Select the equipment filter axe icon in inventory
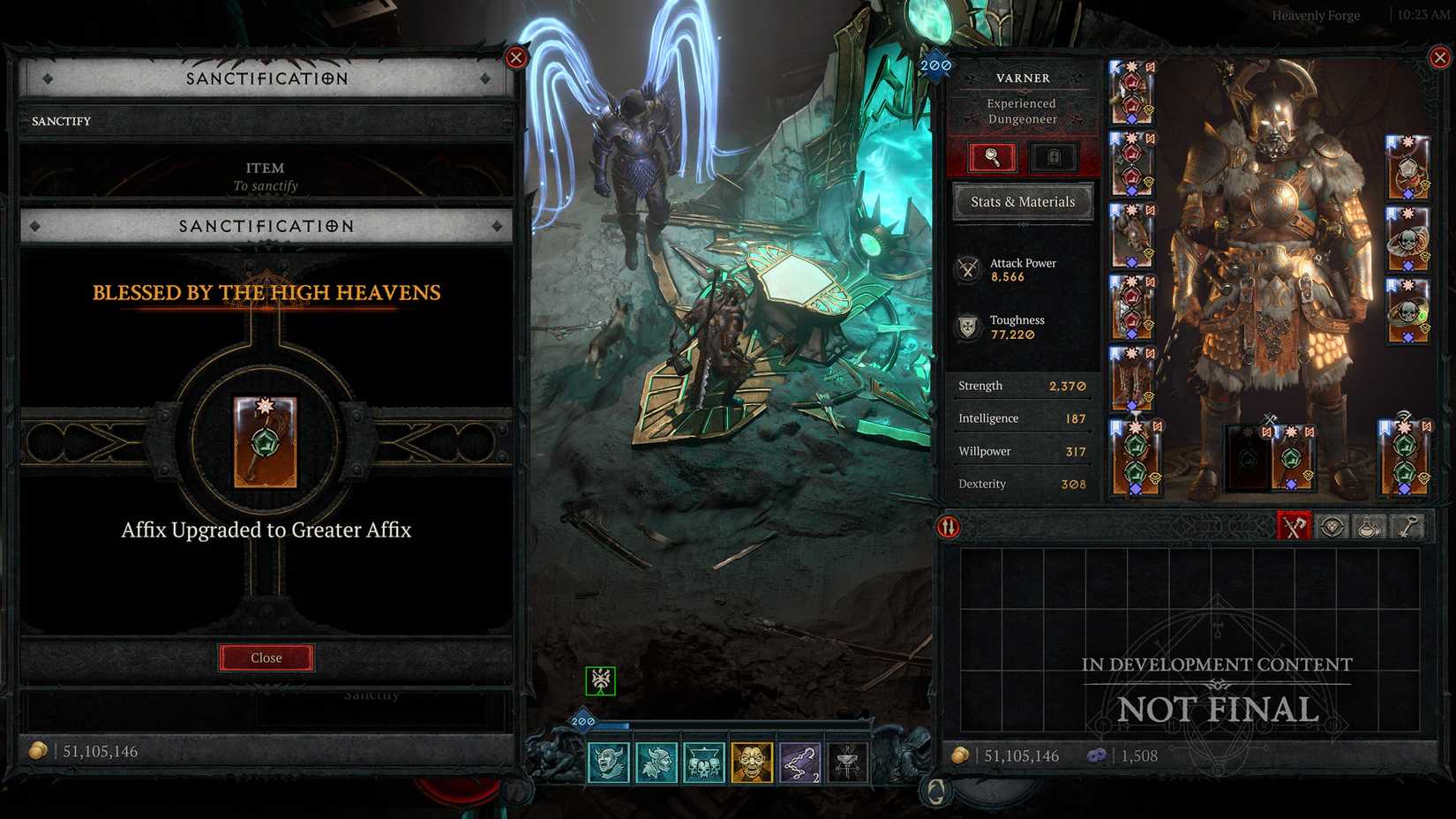 1294,526
